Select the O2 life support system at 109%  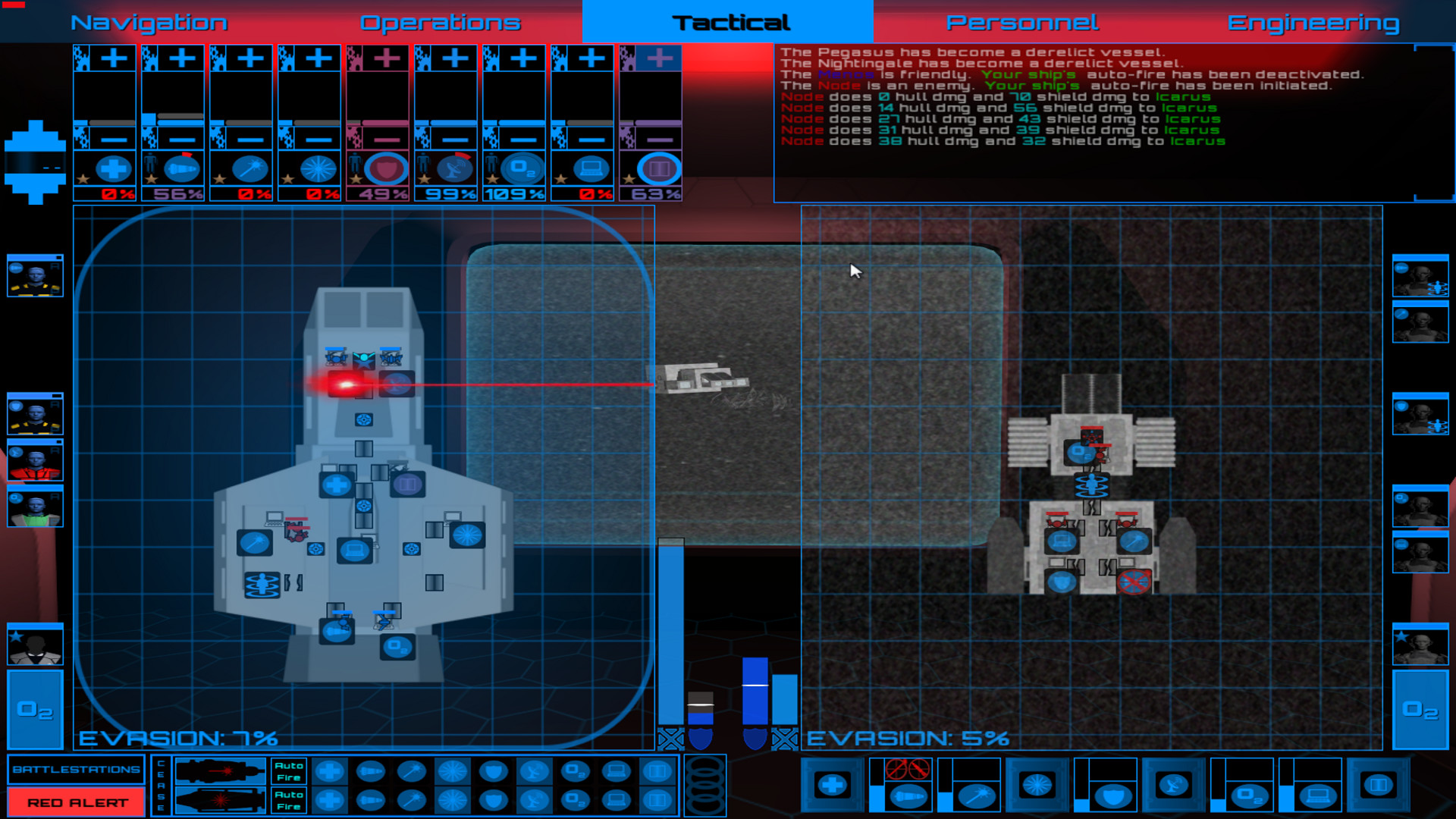tap(523, 169)
